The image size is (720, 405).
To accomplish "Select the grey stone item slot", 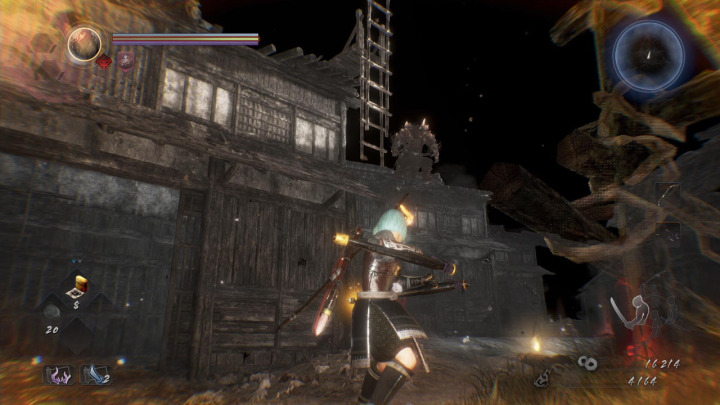I will (53, 312).
